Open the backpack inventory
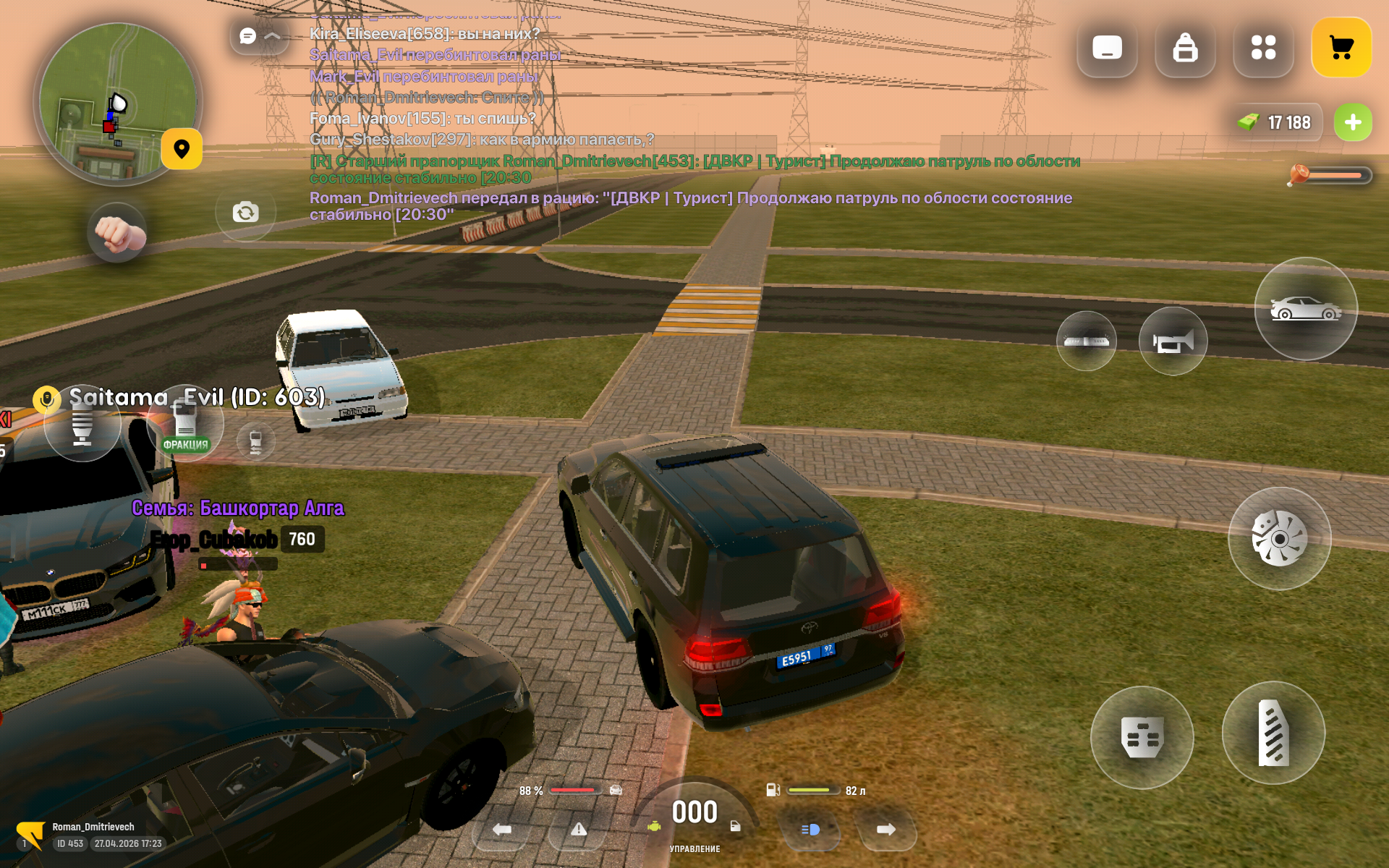This screenshot has height=868, width=1389. coord(1185,48)
